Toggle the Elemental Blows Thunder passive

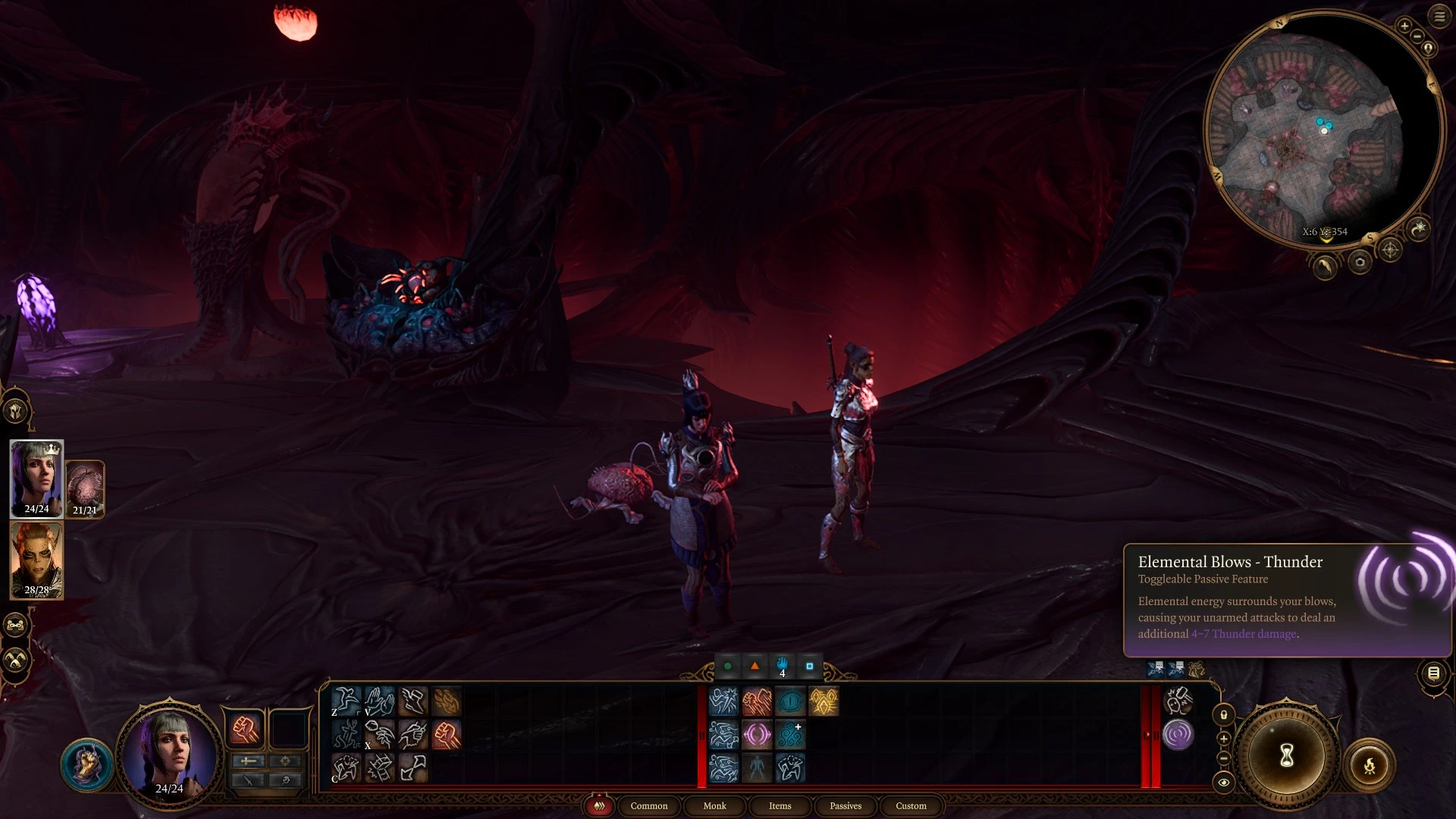(1178, 735)
